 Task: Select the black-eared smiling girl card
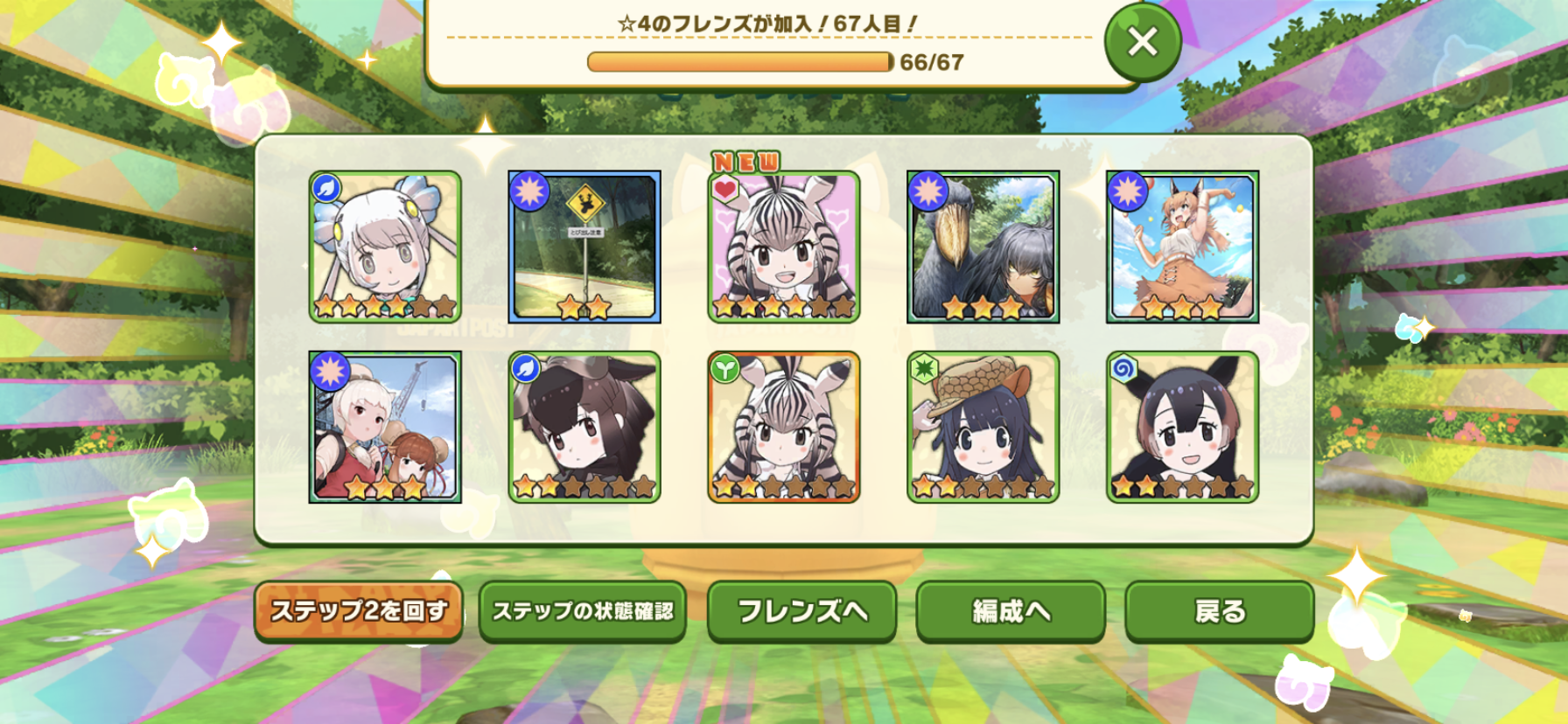point(1182,428)
